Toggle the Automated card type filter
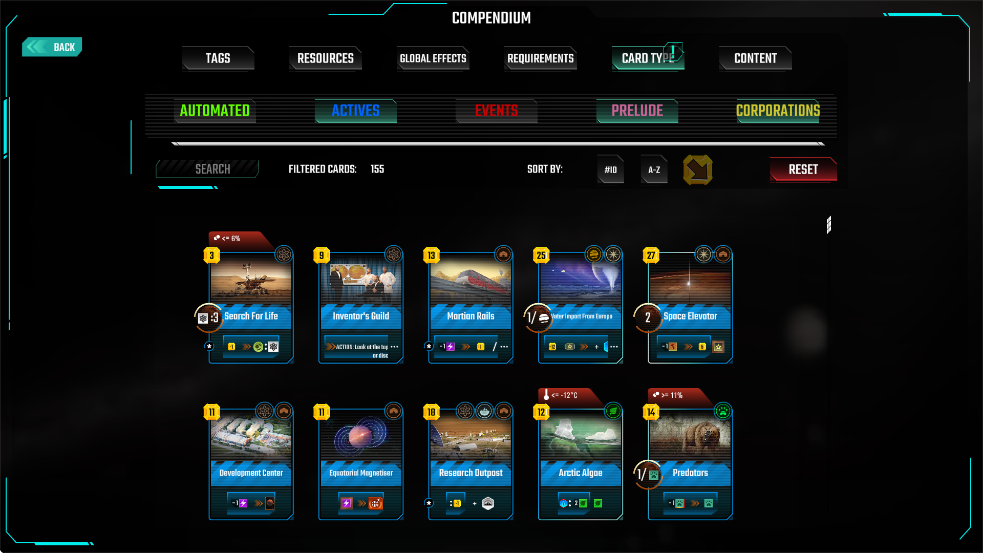The width and height of the screenshot is (983, 553). tap(215, 111)
